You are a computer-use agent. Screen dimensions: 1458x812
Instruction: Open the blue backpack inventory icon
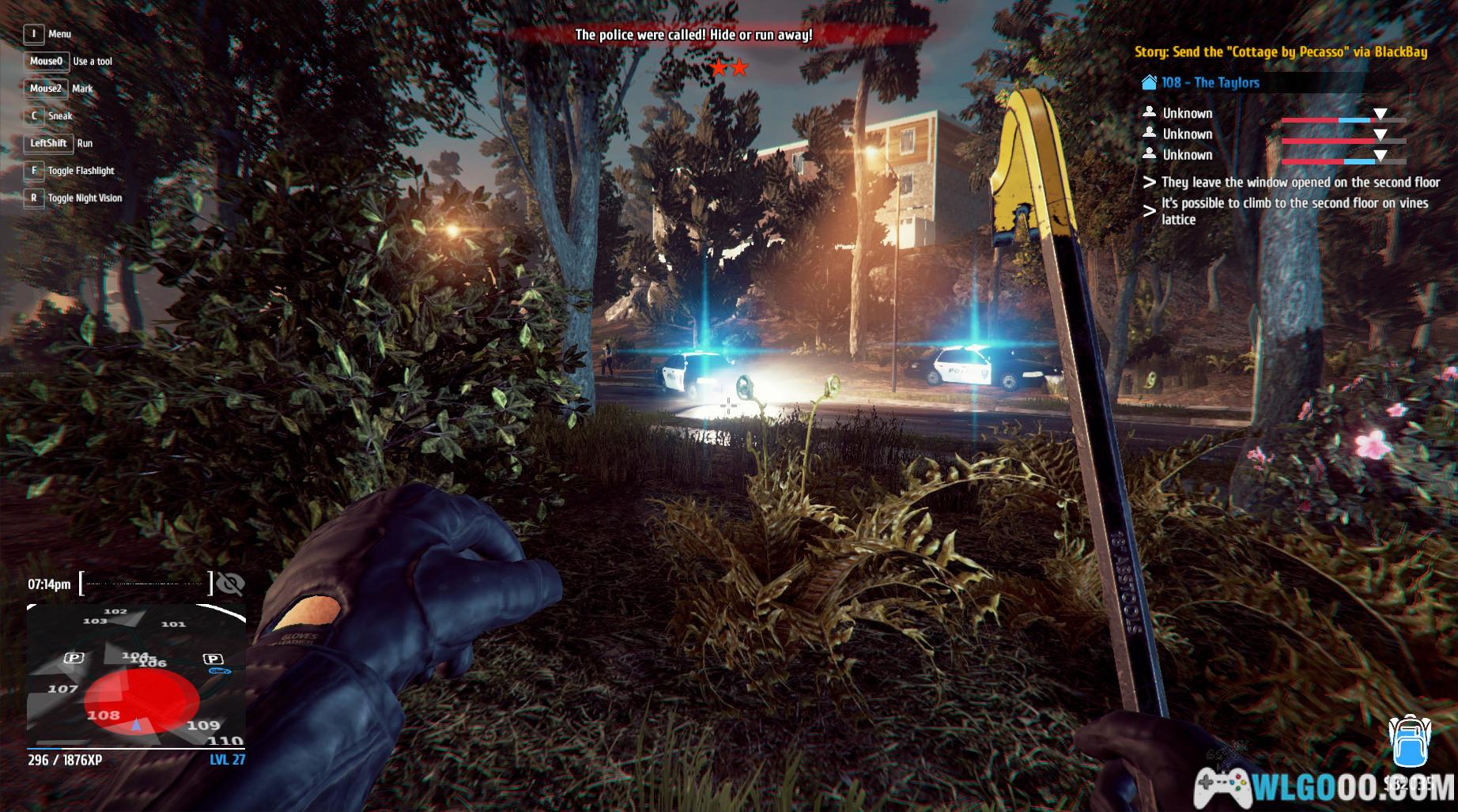pos(1408,742)
